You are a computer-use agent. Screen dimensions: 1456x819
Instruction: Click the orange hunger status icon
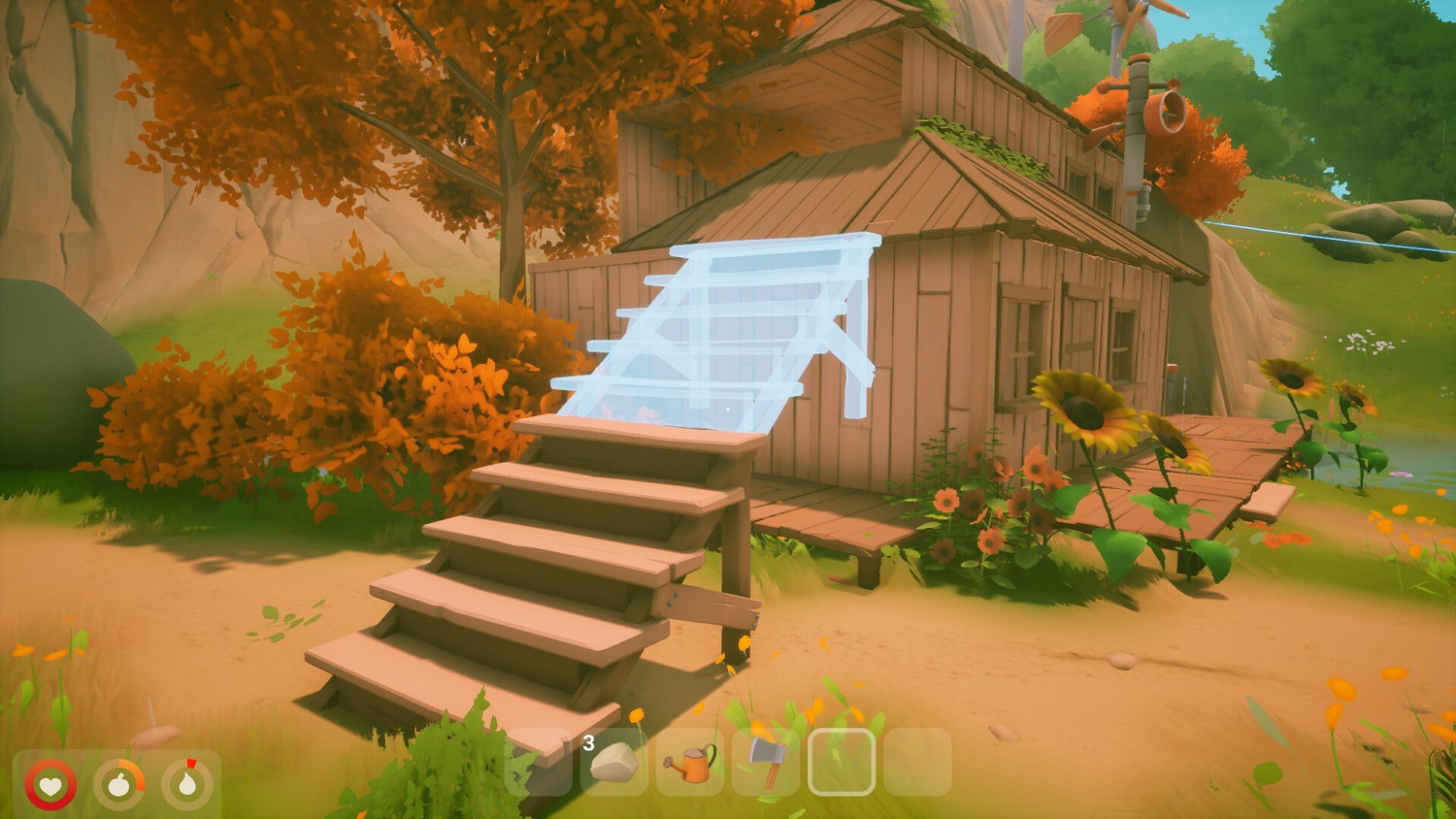[120, 784]
